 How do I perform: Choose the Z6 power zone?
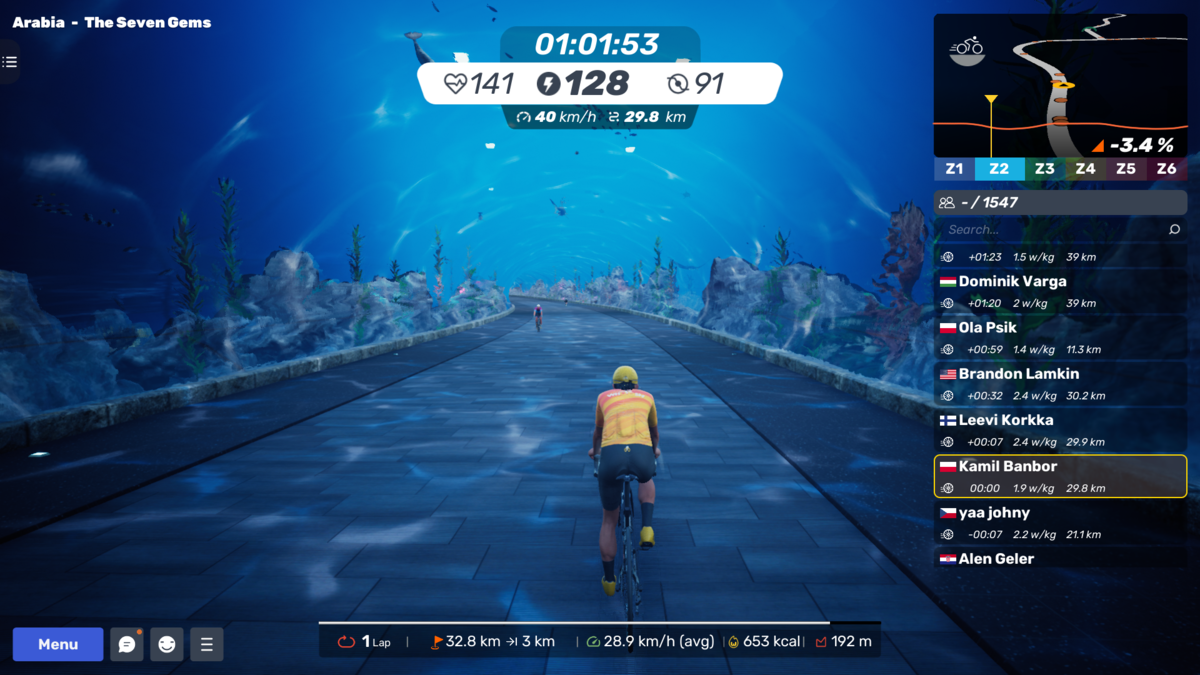click(x=1166, y=169)
